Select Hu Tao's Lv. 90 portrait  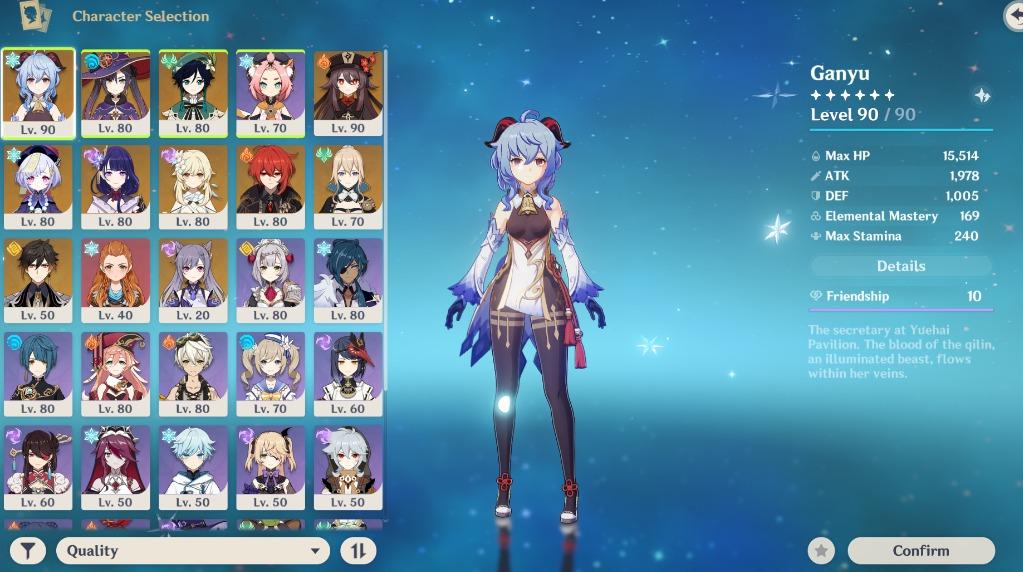[348, 92]
